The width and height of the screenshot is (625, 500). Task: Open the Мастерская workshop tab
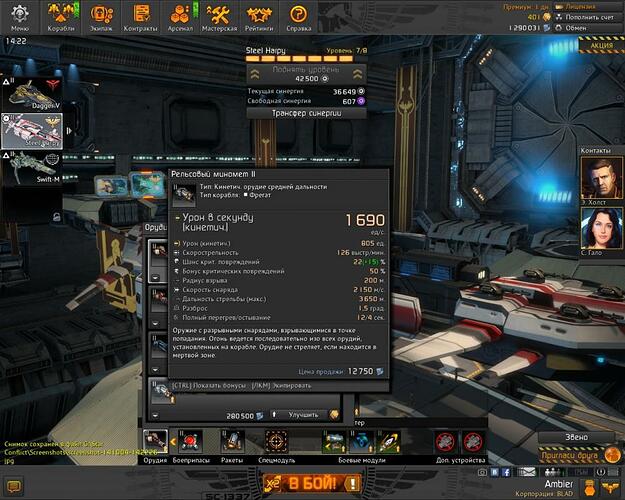point(221,16)
